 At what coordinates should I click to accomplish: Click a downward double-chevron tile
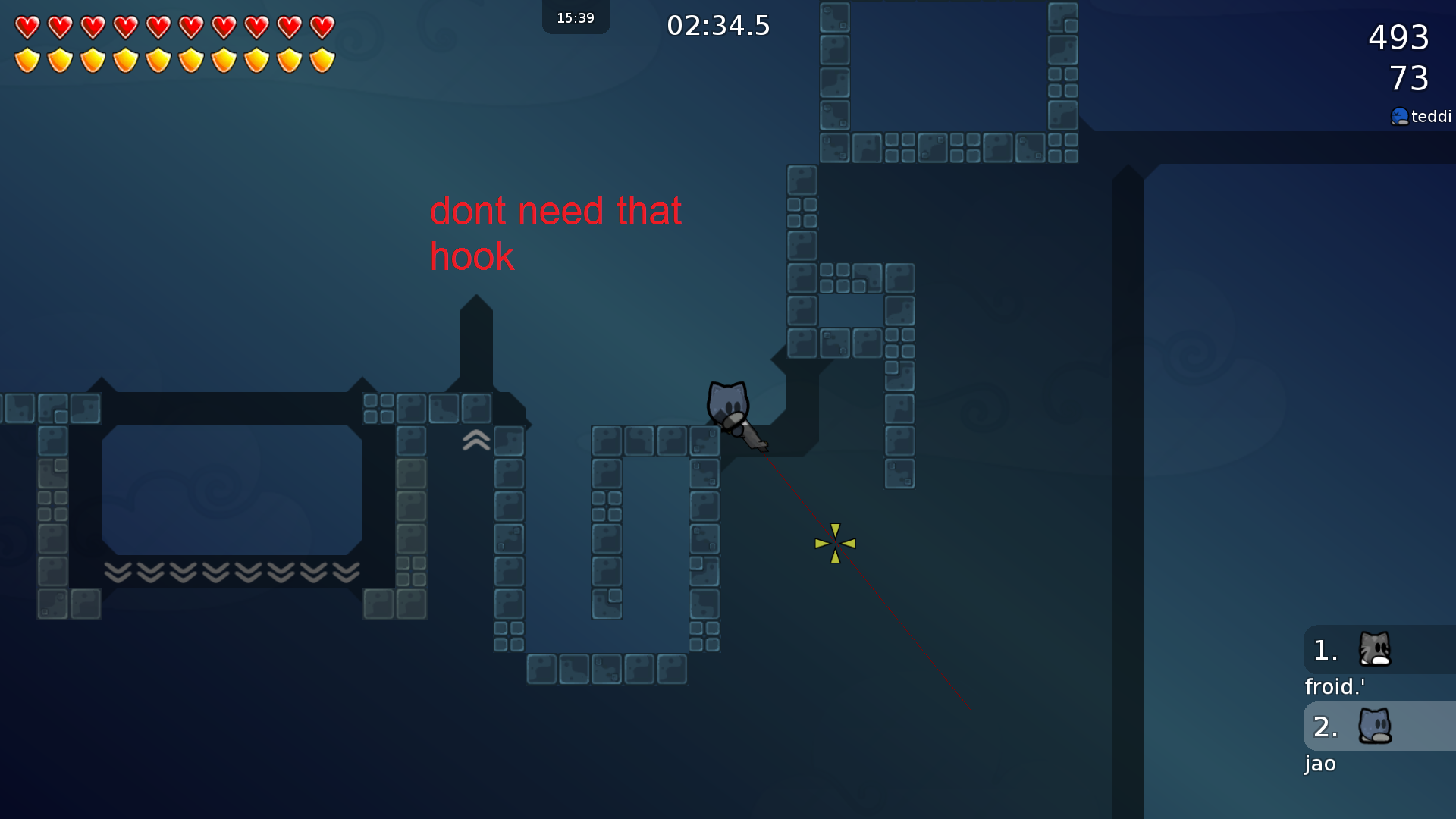click(216, 573)
